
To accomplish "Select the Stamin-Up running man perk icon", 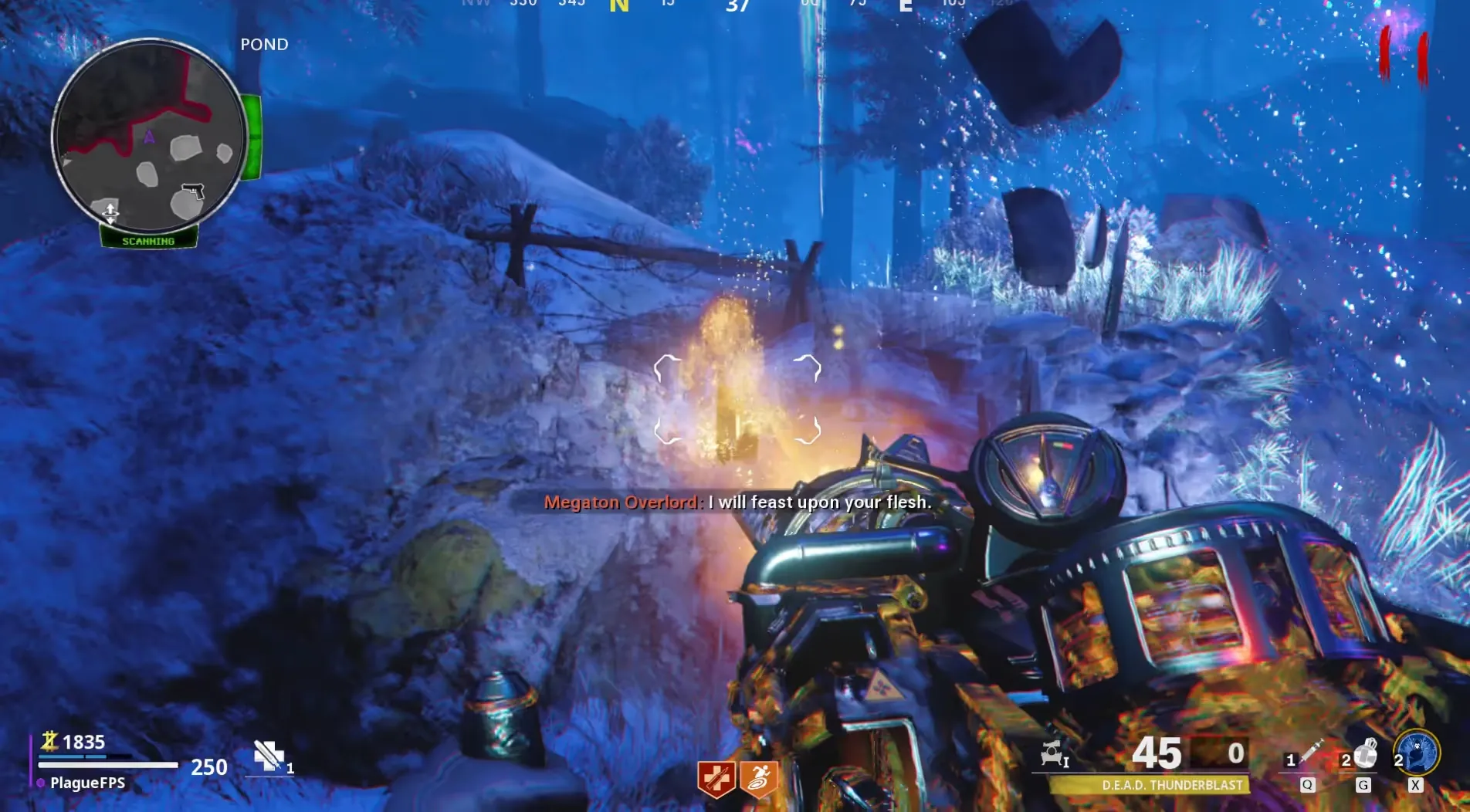I will pos(758,779).
